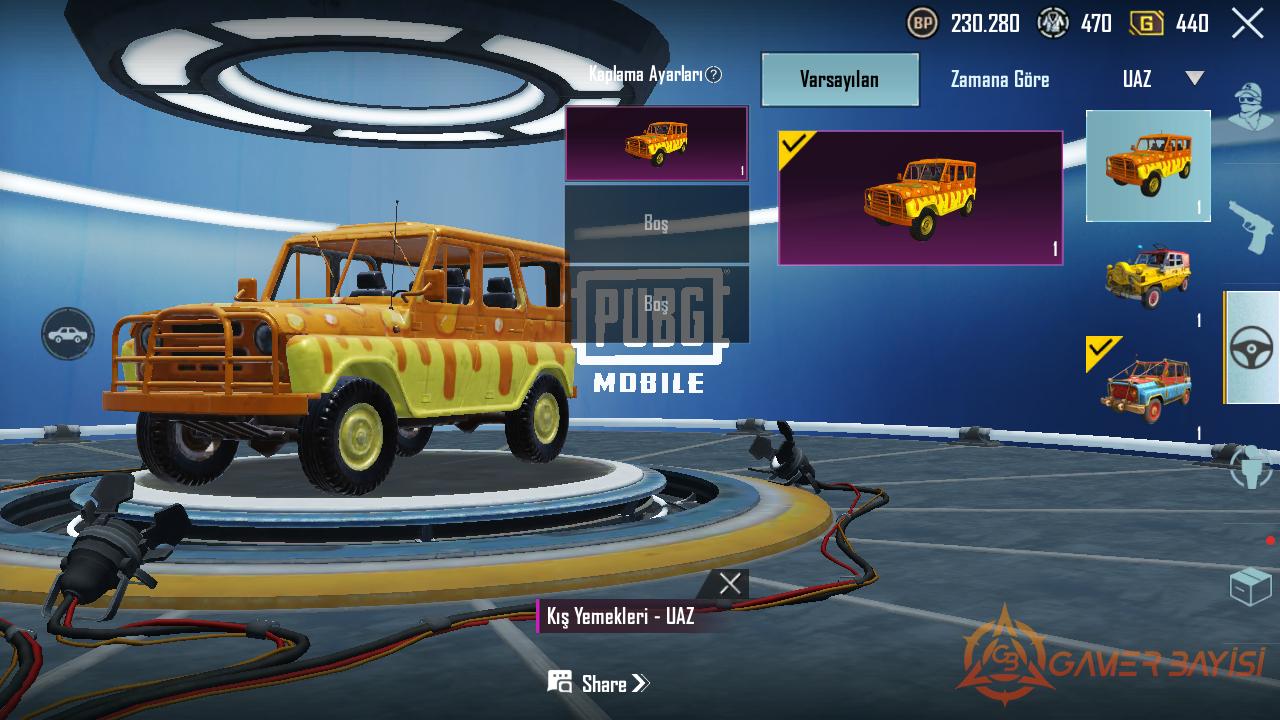Select the equipped orange UAZ skin slot

click(656, 144)
